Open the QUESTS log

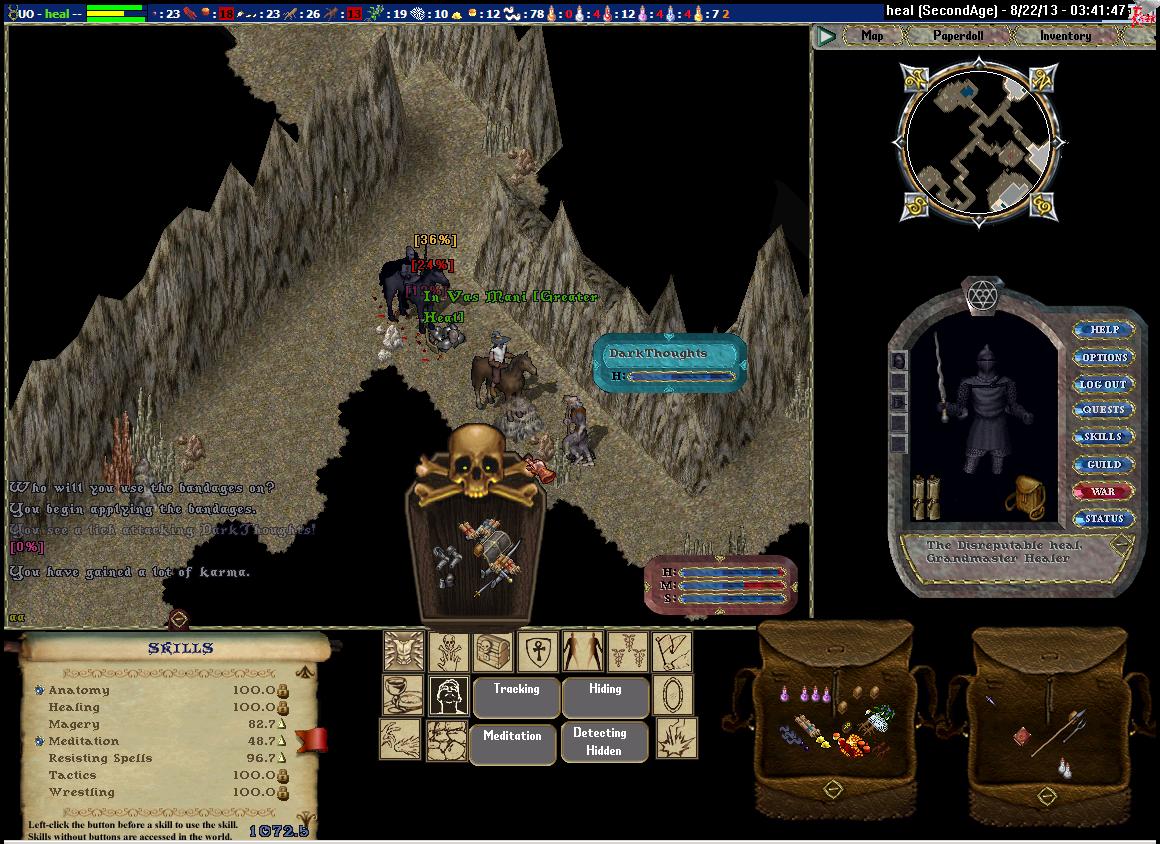point(1104,410)
